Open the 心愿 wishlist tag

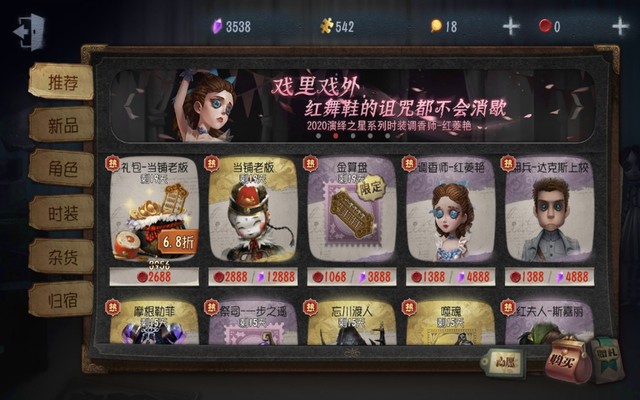tap(501, 362)
